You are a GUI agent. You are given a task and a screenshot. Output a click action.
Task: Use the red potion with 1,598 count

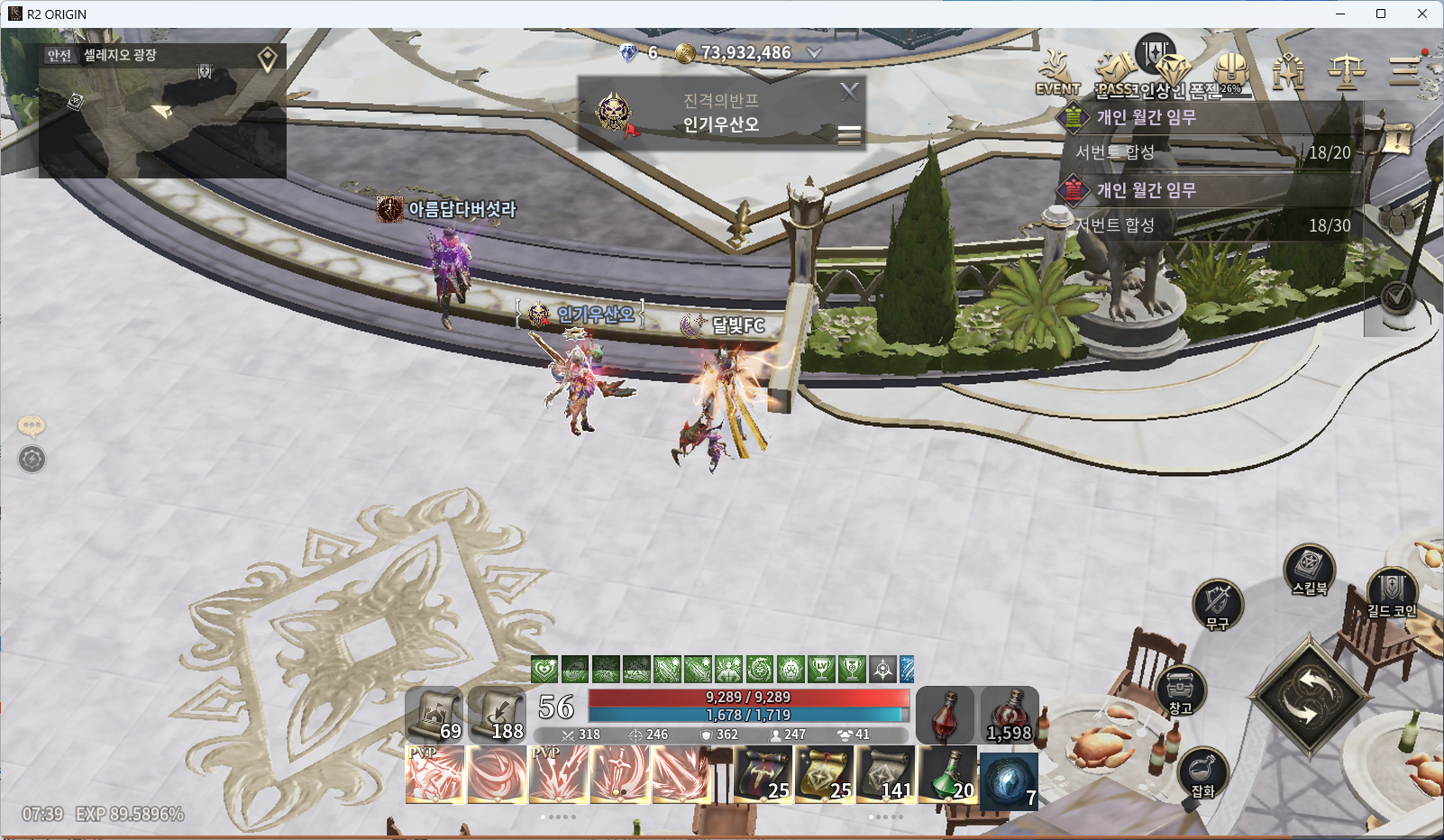(1010, 715)
